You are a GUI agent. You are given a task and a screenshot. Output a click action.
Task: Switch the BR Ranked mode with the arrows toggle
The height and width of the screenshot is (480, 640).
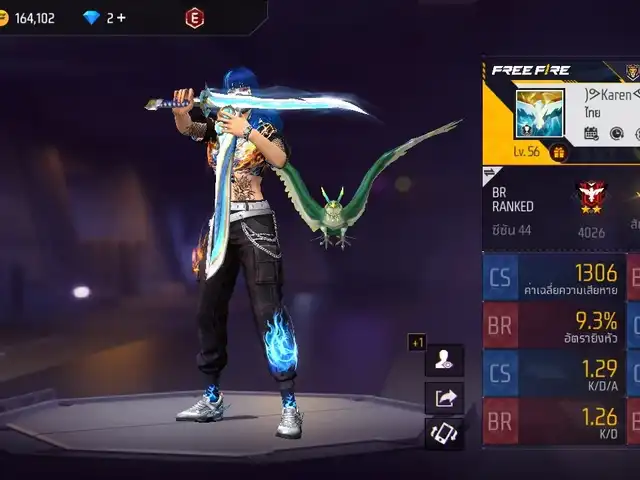490,173
